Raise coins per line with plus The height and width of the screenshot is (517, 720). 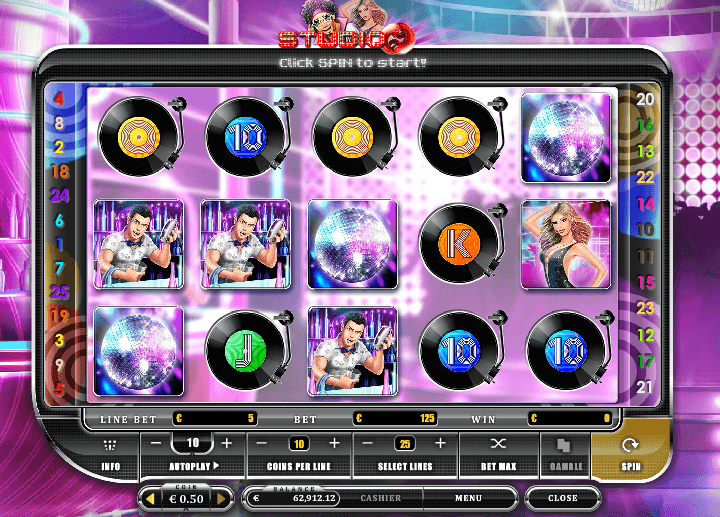(x=334, y=443)
